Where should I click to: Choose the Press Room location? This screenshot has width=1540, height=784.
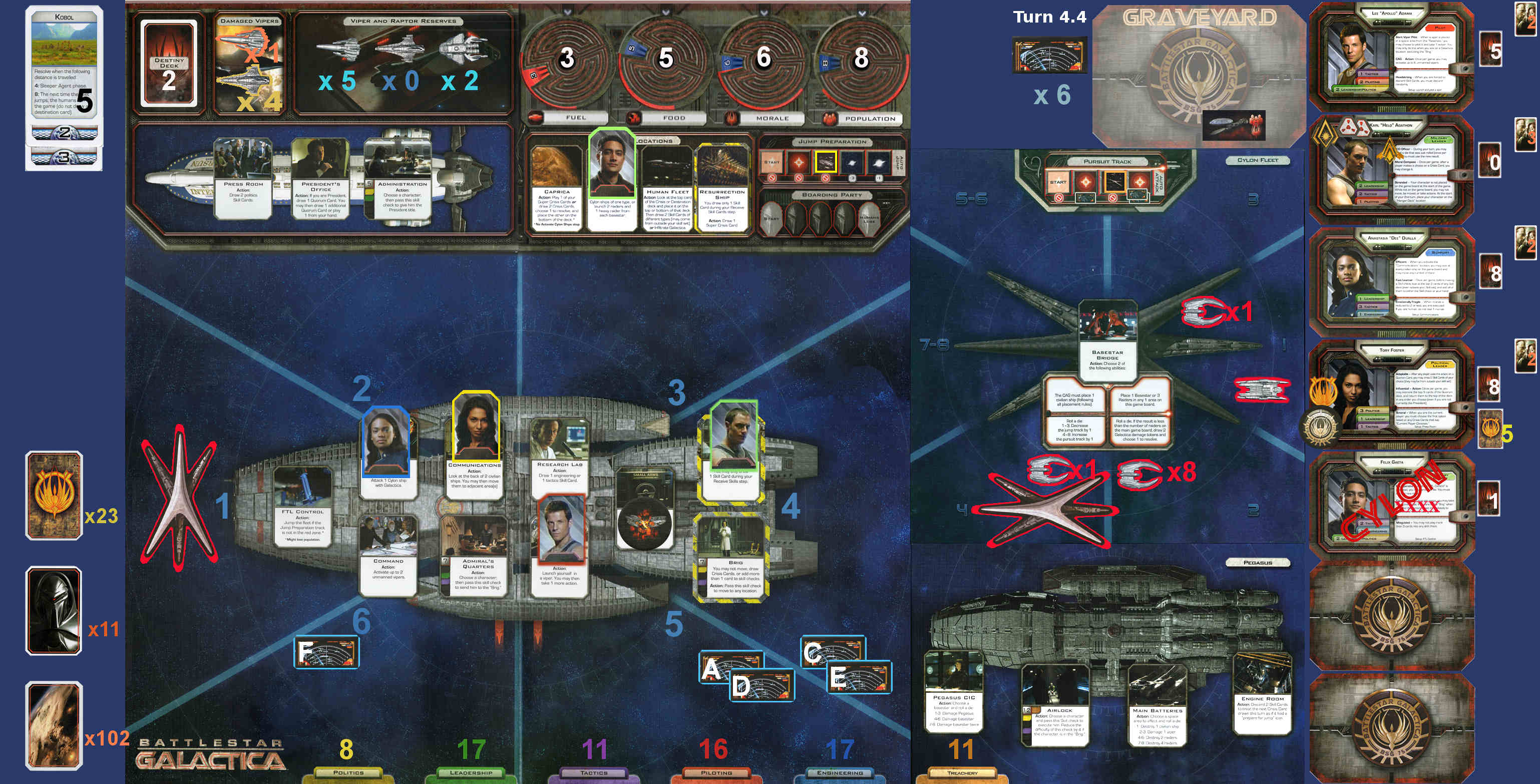click(243, 178)
